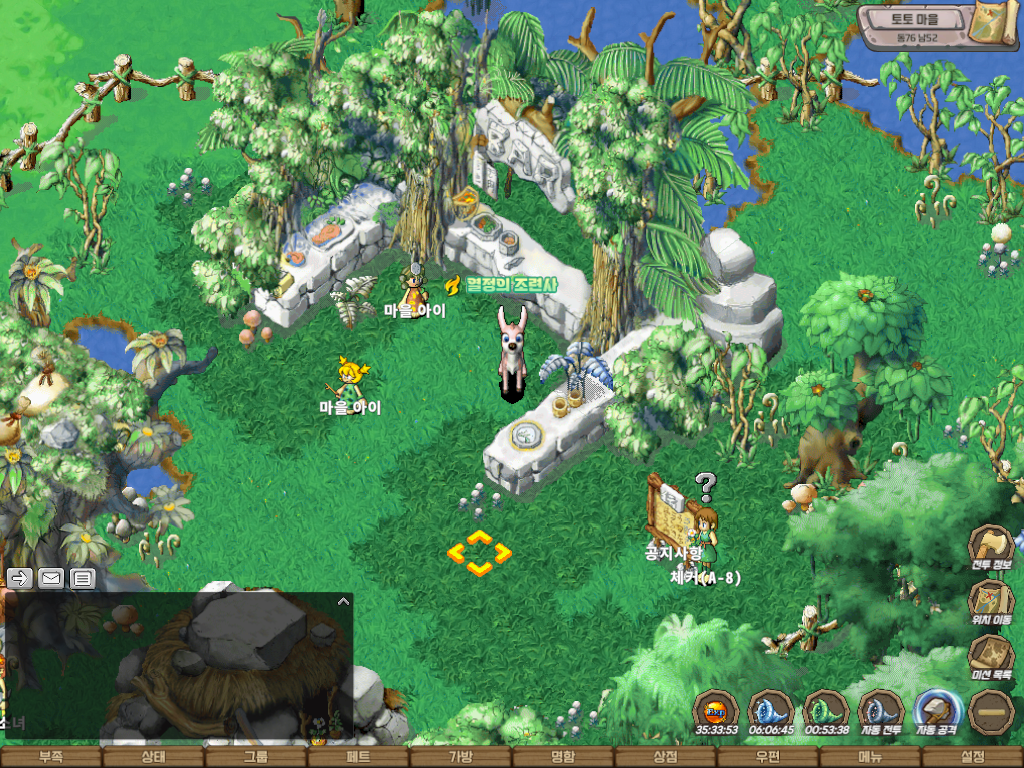This screenshot has height=768, width=1024.
Task: Toggle 자동 전투 horn icon
Action: pyautogui.click(x=881, y=711)
